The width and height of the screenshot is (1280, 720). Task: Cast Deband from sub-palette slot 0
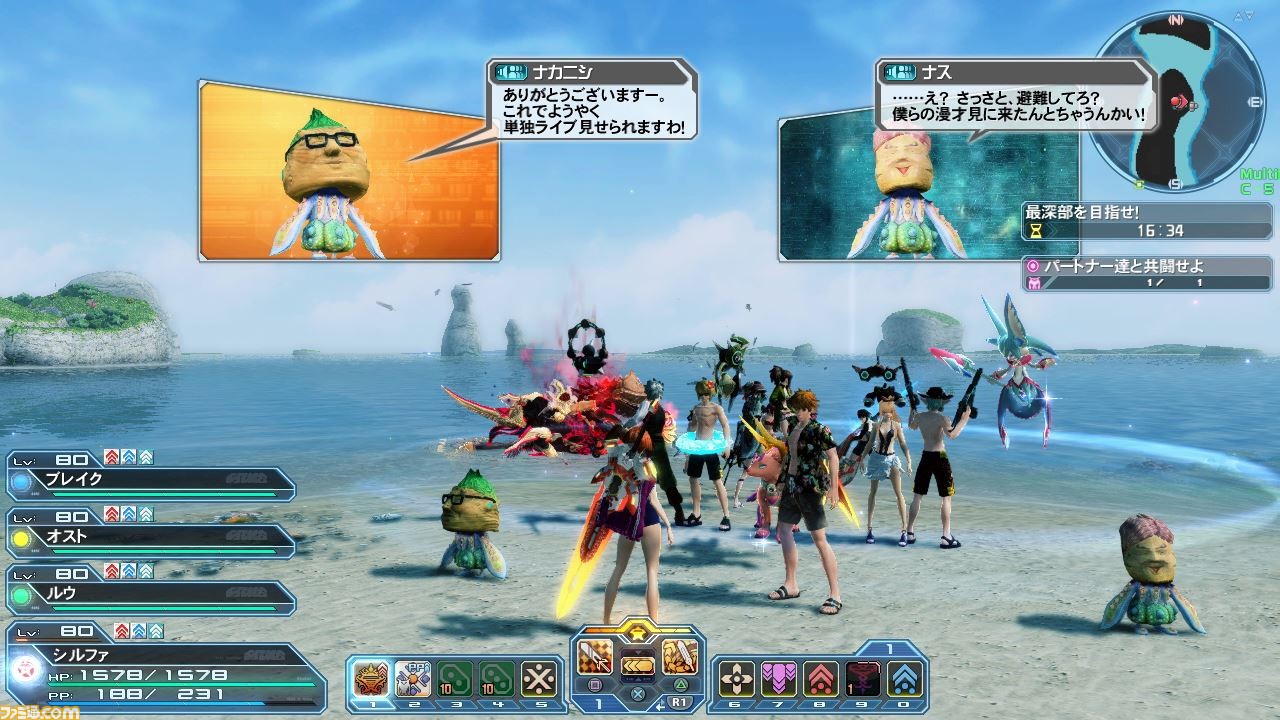(903, 678)
